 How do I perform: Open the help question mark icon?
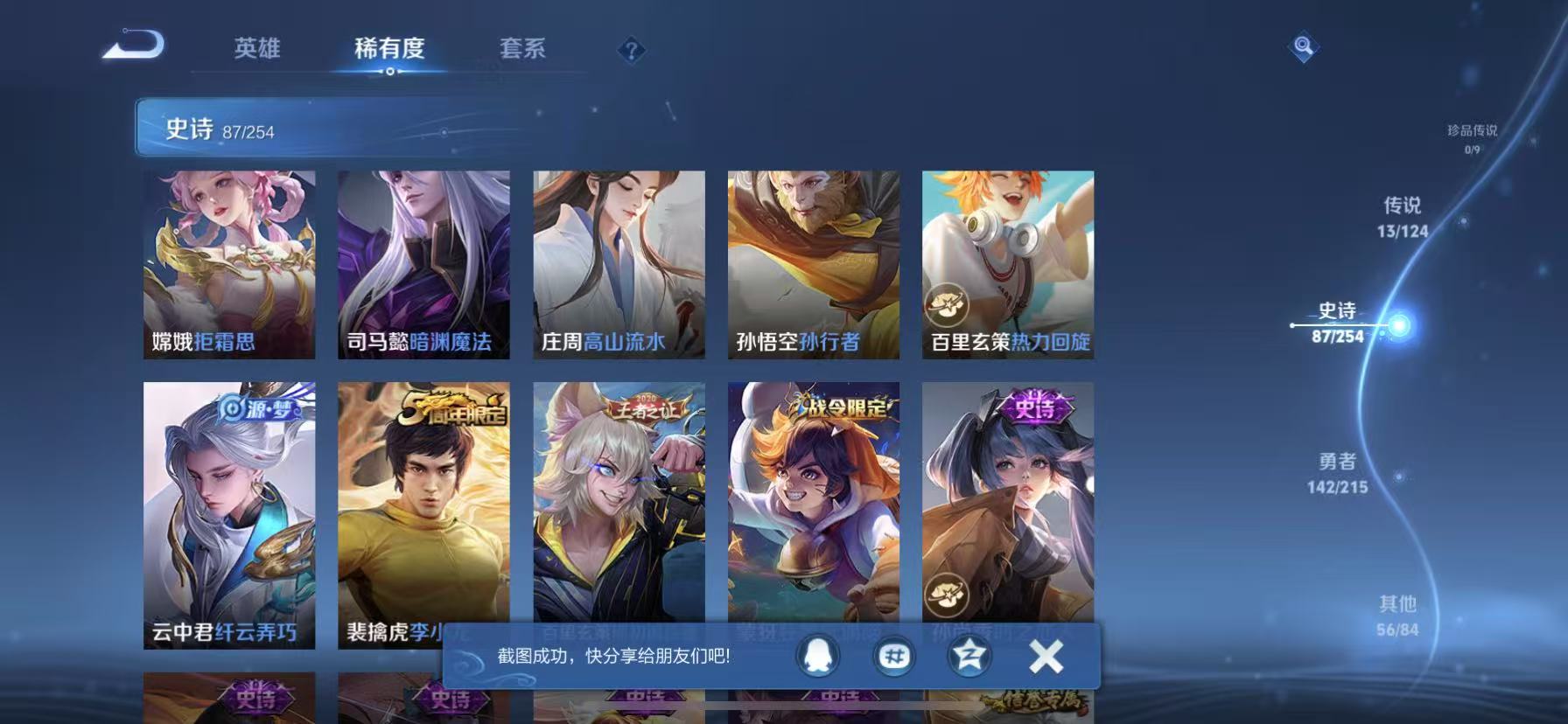(x=632, y=50)
